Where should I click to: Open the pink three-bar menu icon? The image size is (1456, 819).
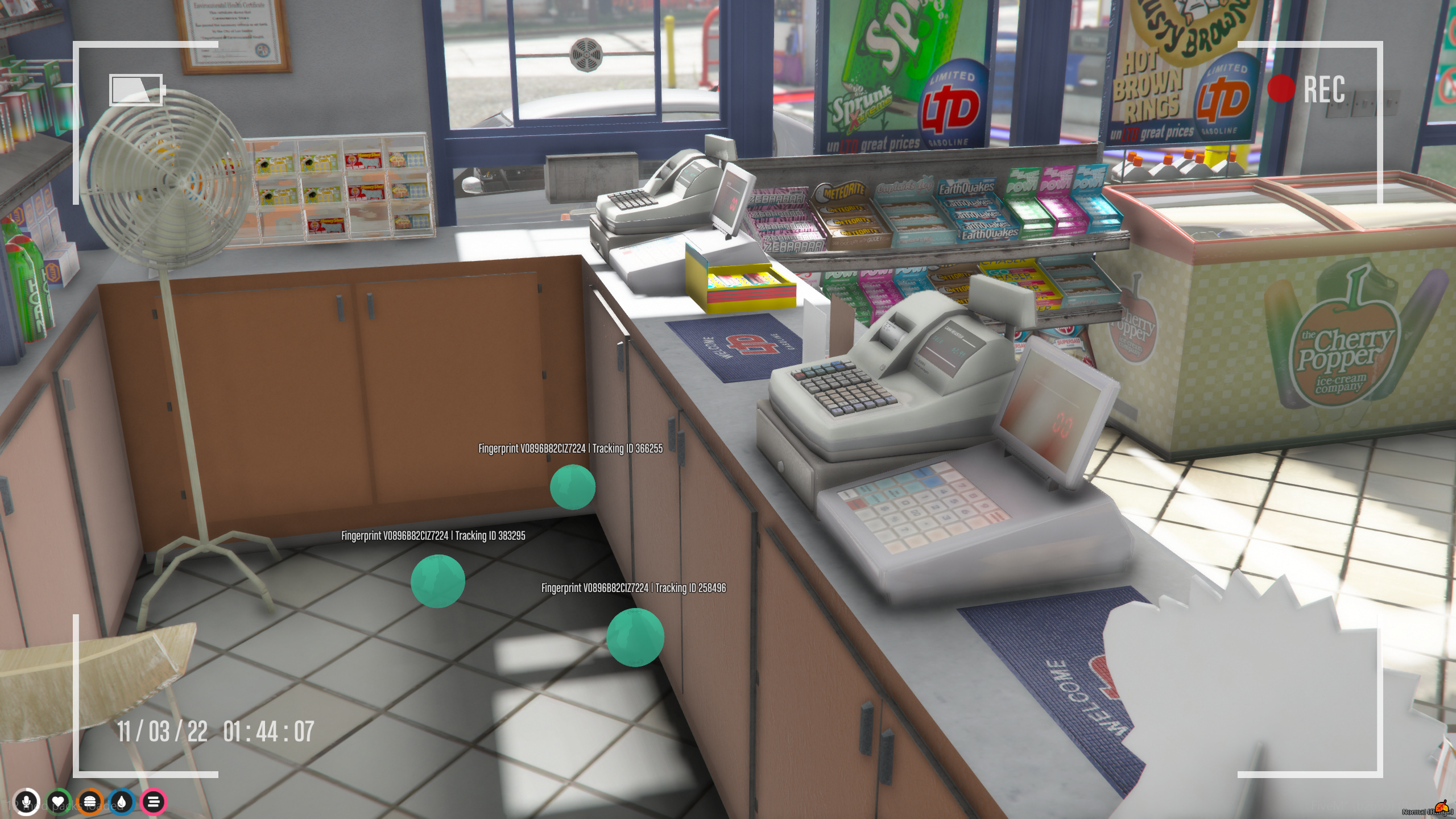[153, 802]
